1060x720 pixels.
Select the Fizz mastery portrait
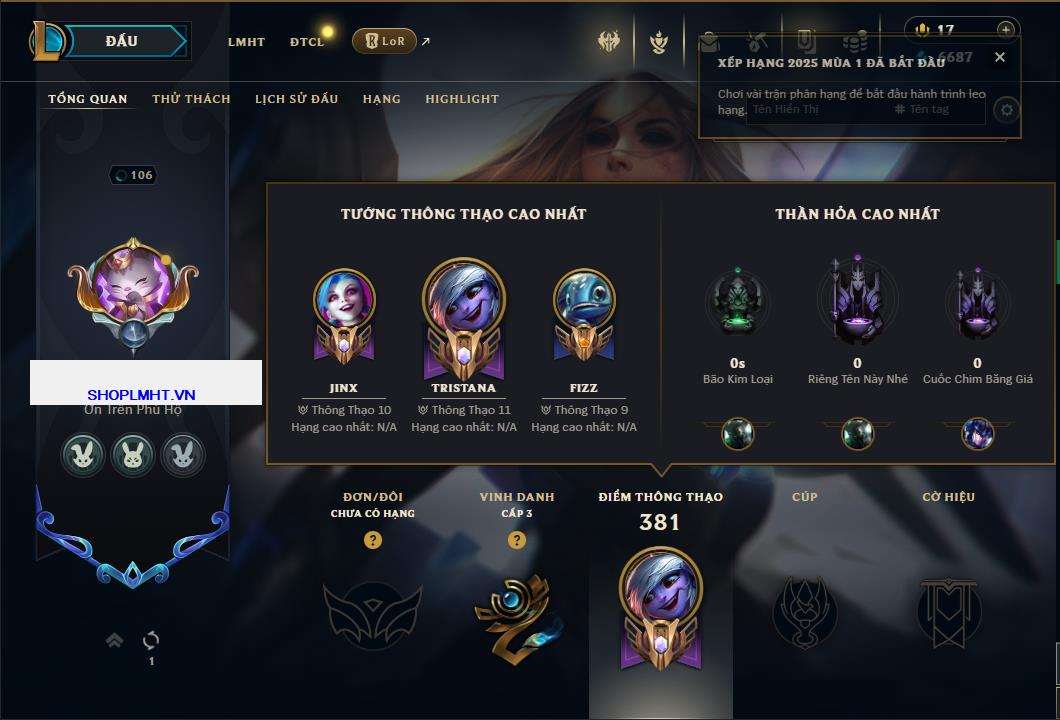click(x=584, y=302)
